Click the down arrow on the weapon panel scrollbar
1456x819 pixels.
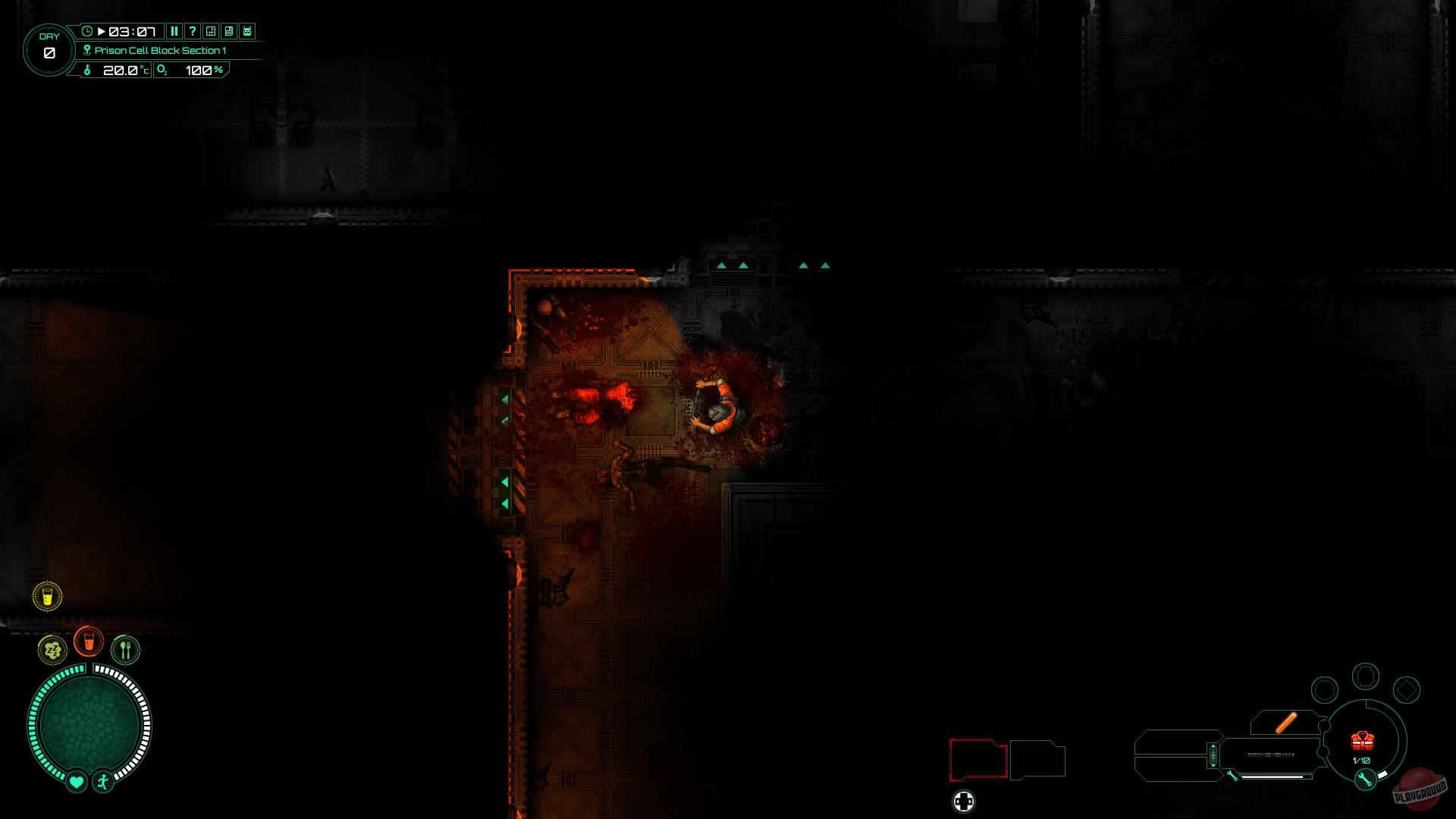[1213, 766]
